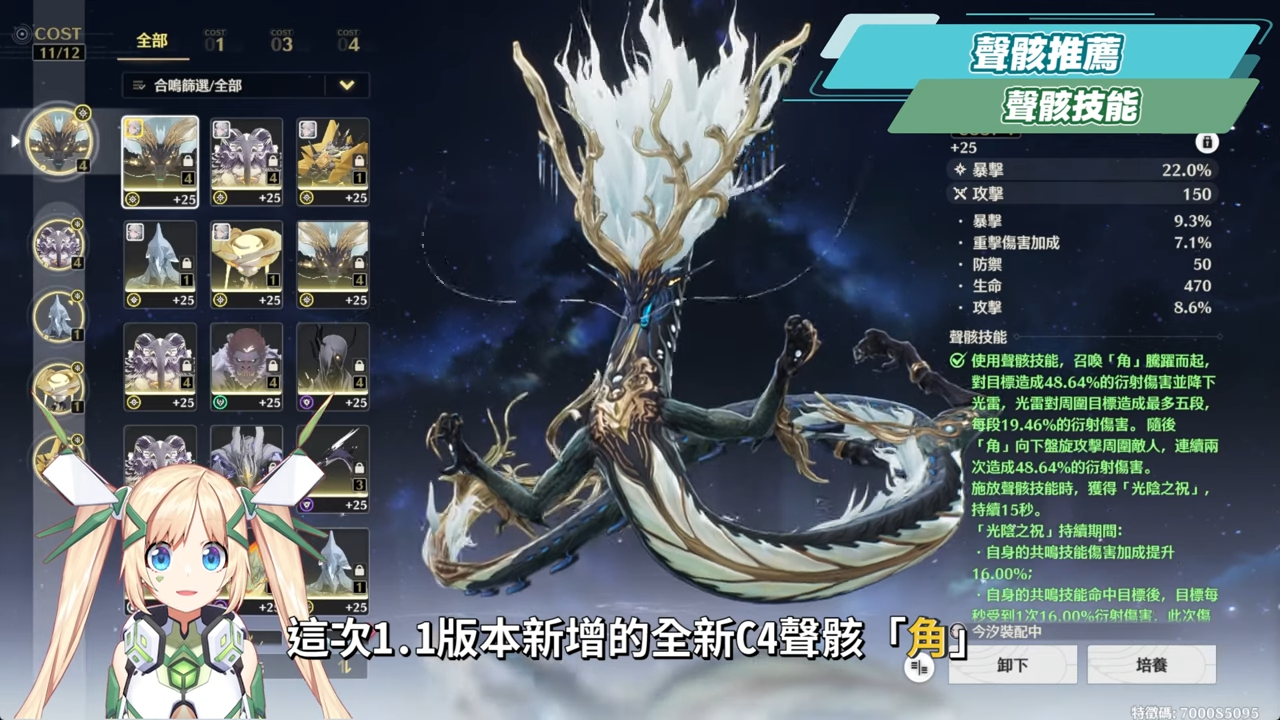
Task: Switch to the COST 4 tab
Action: tap(348, 41)
